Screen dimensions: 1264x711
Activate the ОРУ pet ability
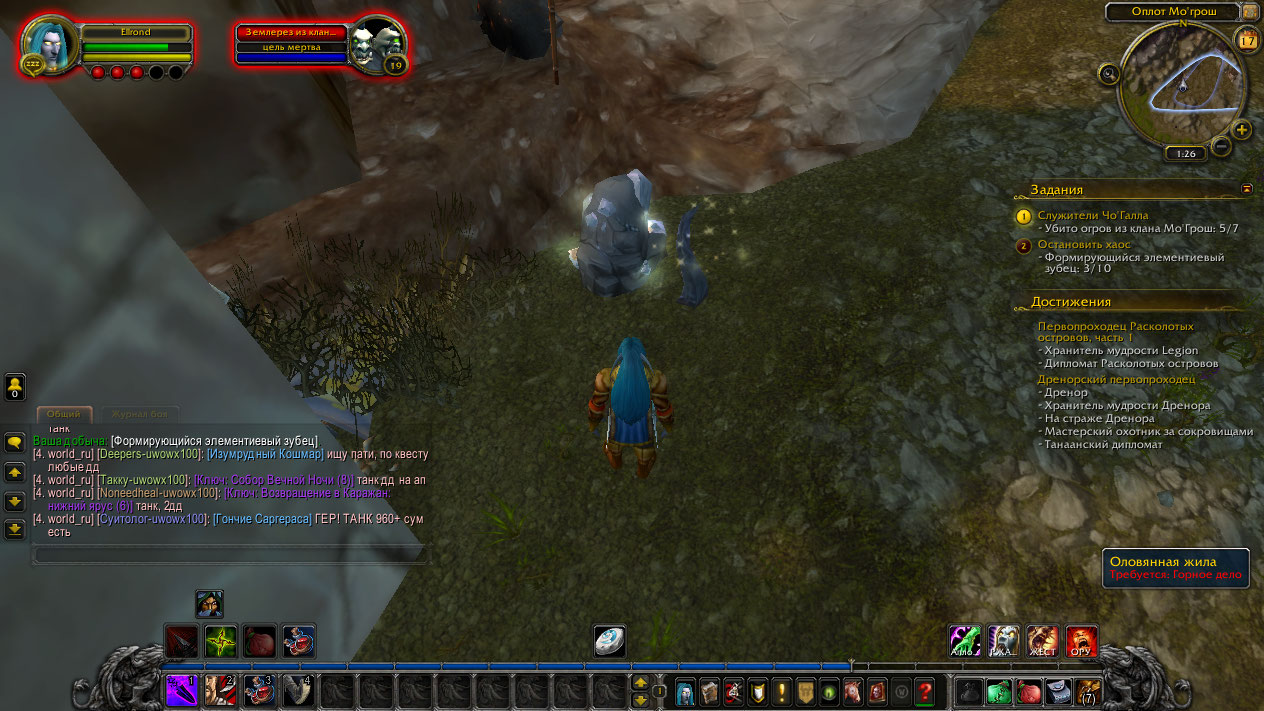[1081, 641]
